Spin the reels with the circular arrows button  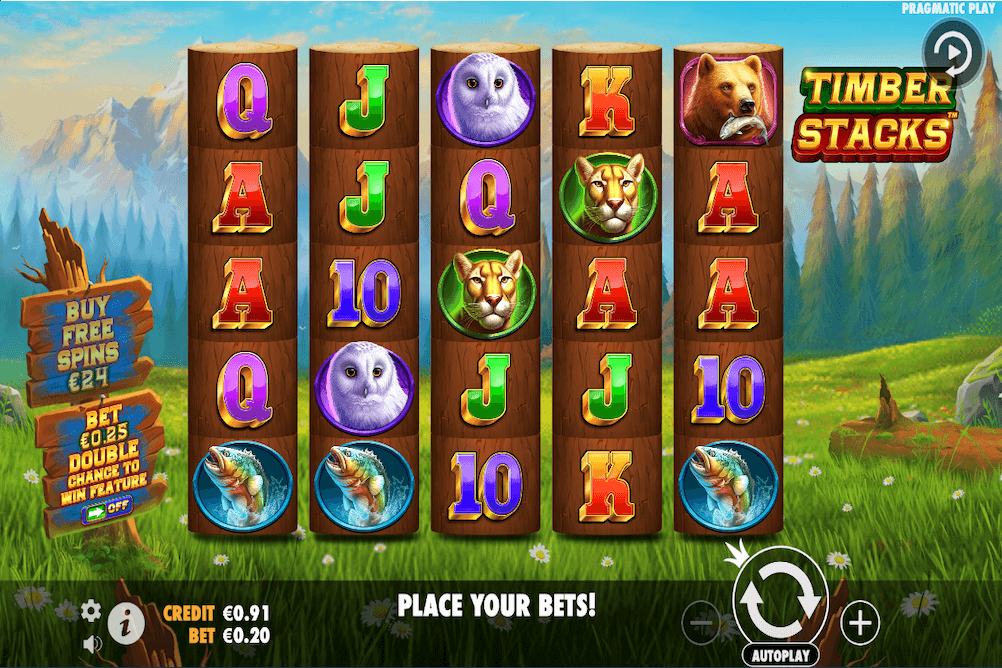click(780, 597)
